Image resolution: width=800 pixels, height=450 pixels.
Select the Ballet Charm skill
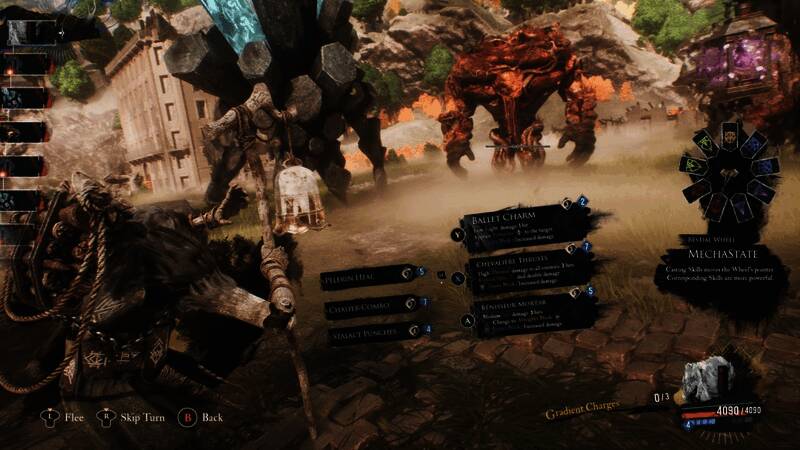click(x=515, y=223)
